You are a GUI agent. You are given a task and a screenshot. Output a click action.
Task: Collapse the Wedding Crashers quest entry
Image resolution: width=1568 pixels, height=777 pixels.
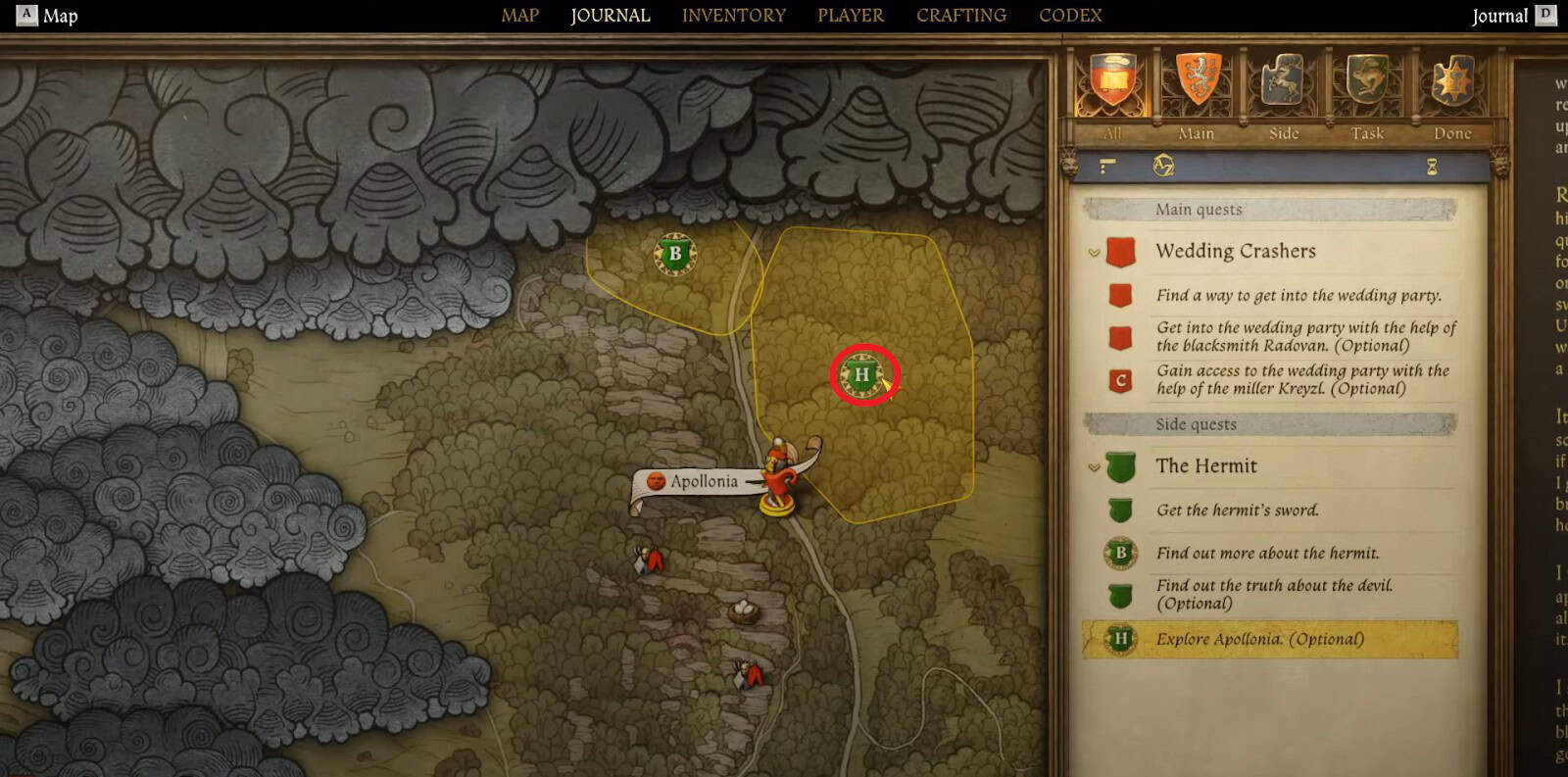tap(1093, 252)
